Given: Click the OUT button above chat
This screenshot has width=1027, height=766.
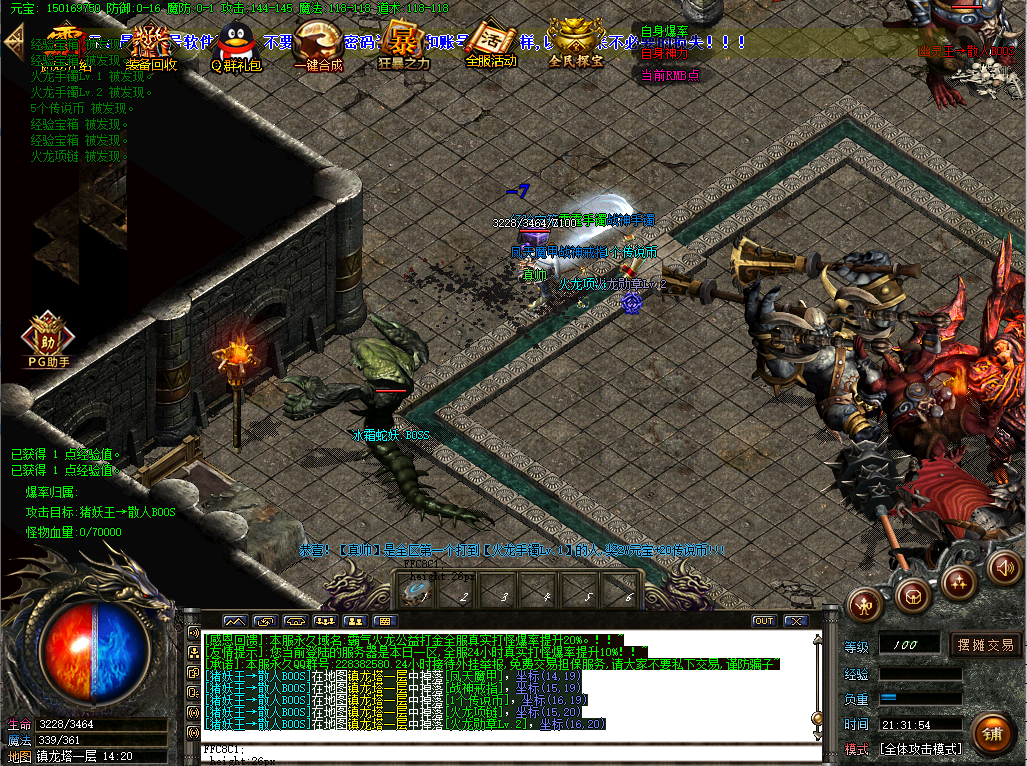Looking at the screenshot, I should [x=764, y=621].
